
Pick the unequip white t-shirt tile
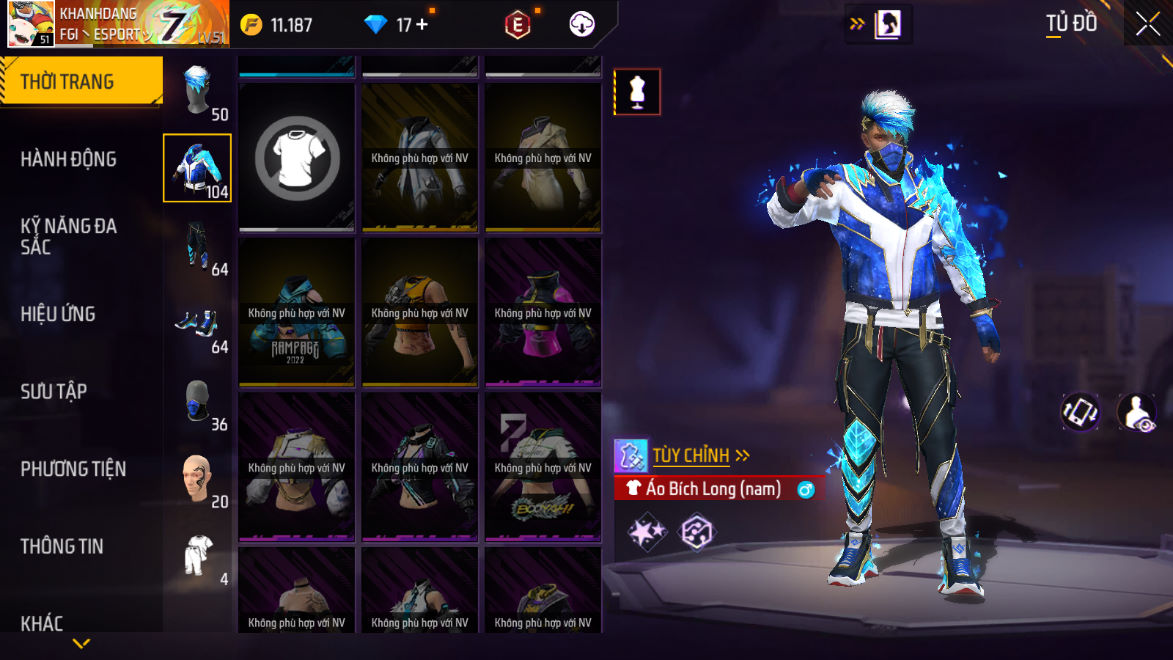(296, 157)
